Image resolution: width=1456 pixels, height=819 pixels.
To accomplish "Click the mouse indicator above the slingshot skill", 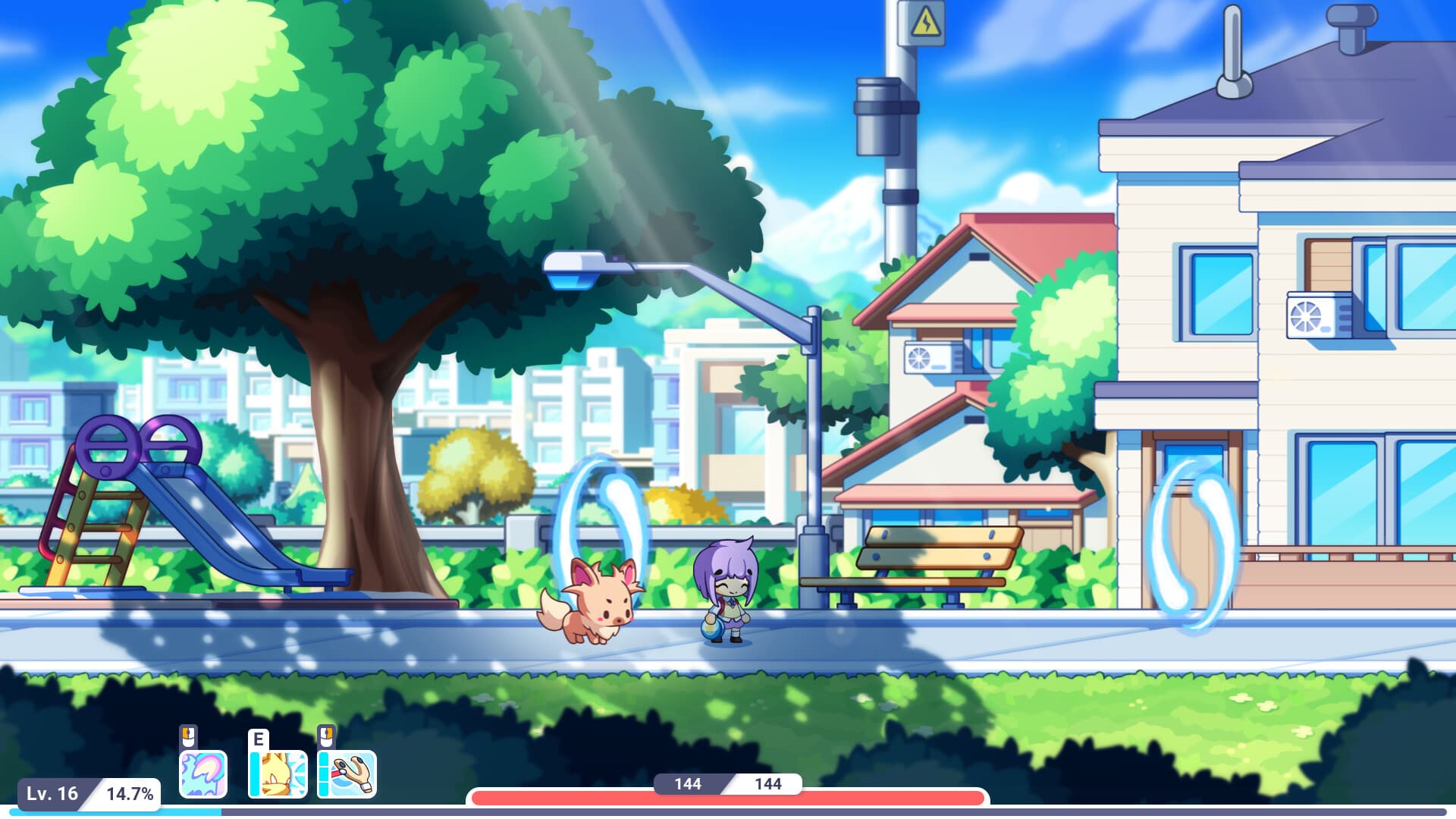I will pyautogui.click(x=326, y=736).
